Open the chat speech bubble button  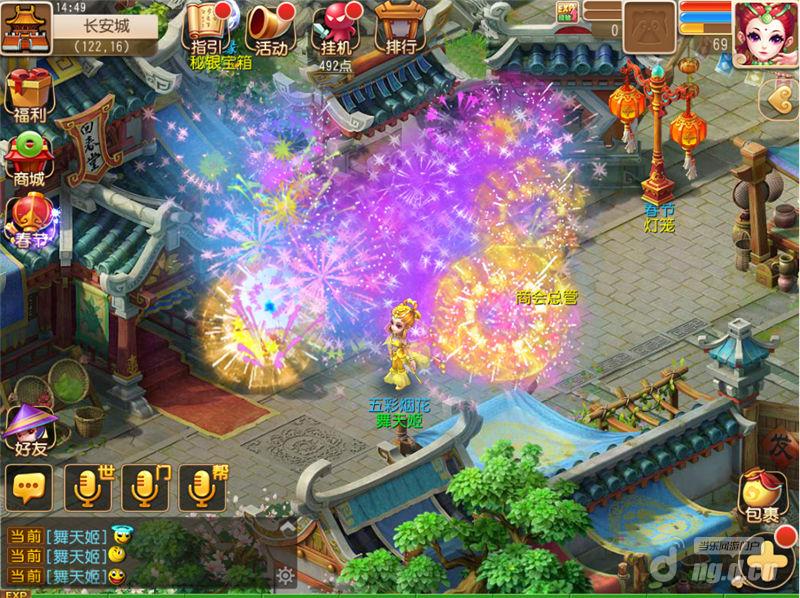pyautogui.click(x=28, y=488)
